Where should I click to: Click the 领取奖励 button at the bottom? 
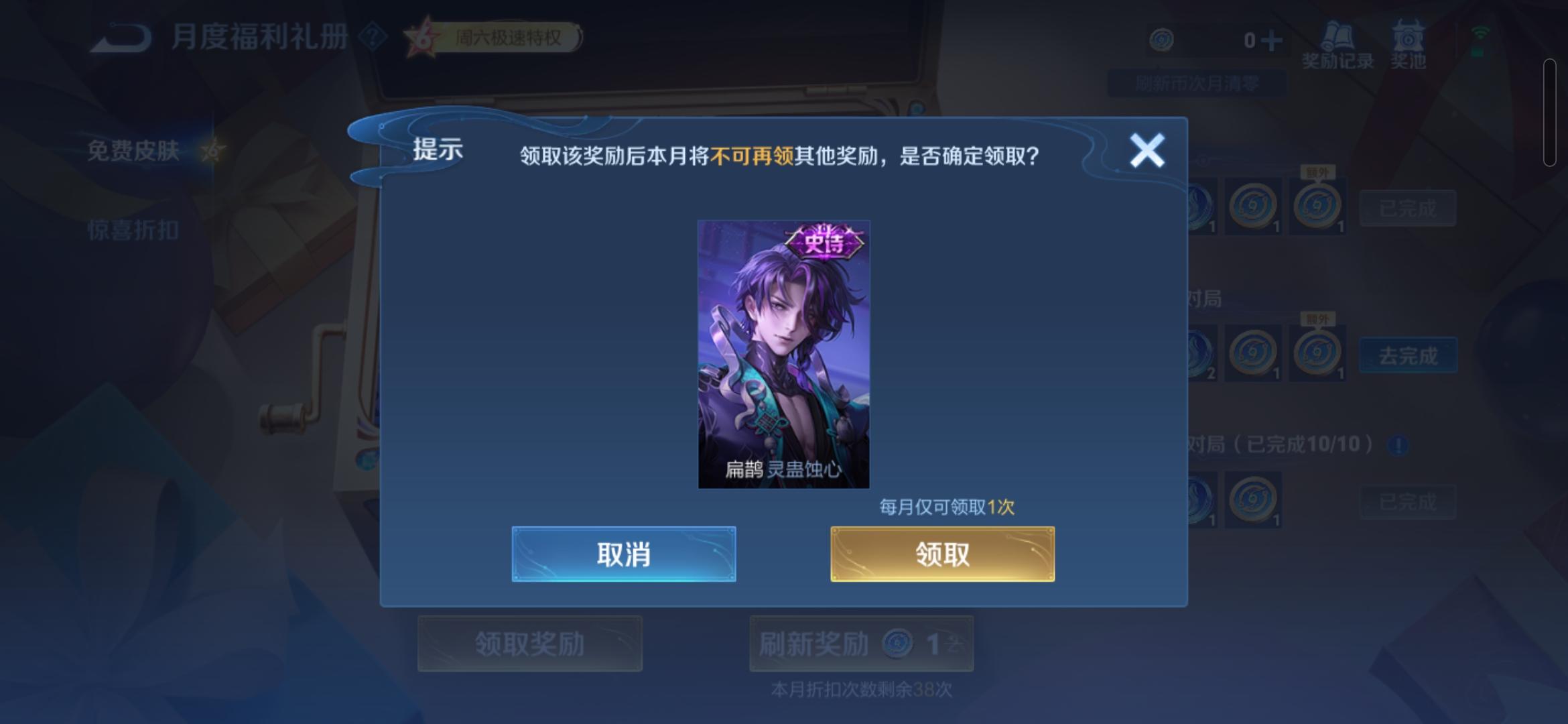coord(529,642)
